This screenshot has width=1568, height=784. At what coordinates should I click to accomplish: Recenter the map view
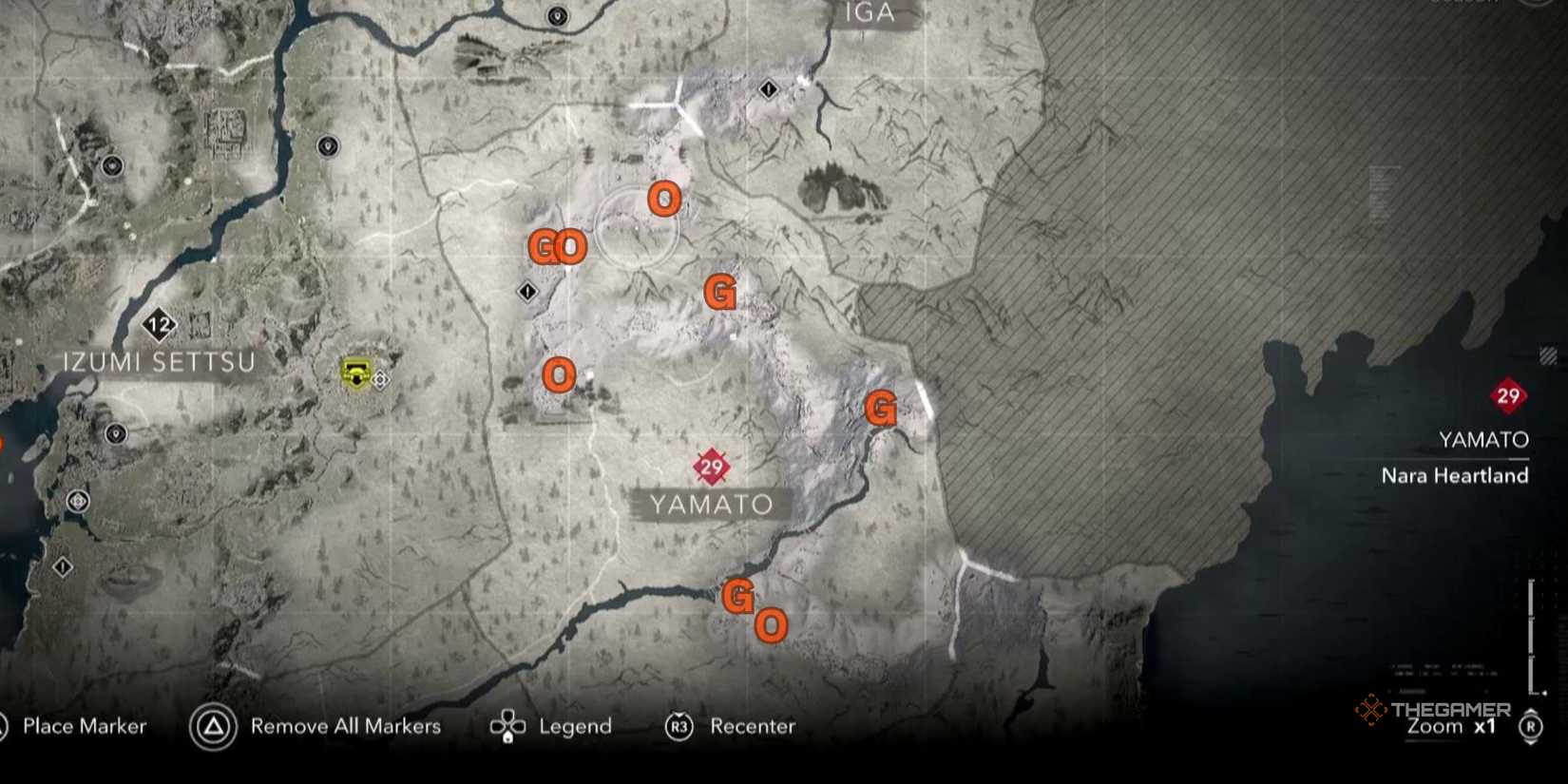[x=753, y=726]
